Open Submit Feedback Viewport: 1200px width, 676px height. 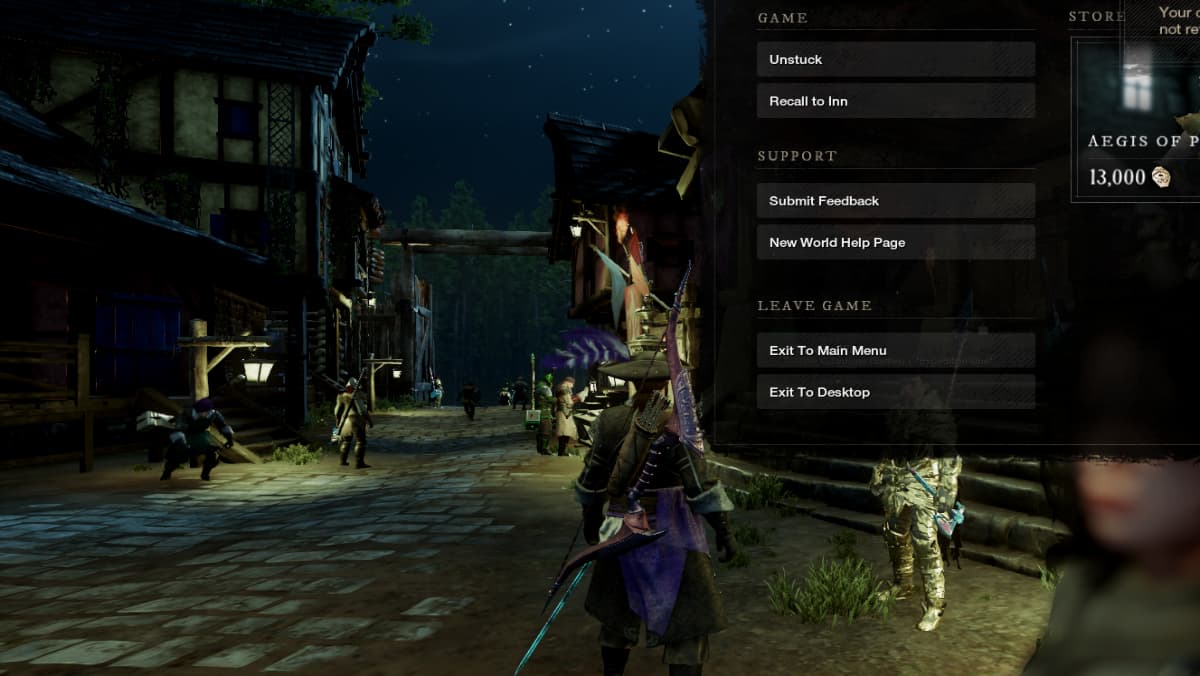click(895, 201)
